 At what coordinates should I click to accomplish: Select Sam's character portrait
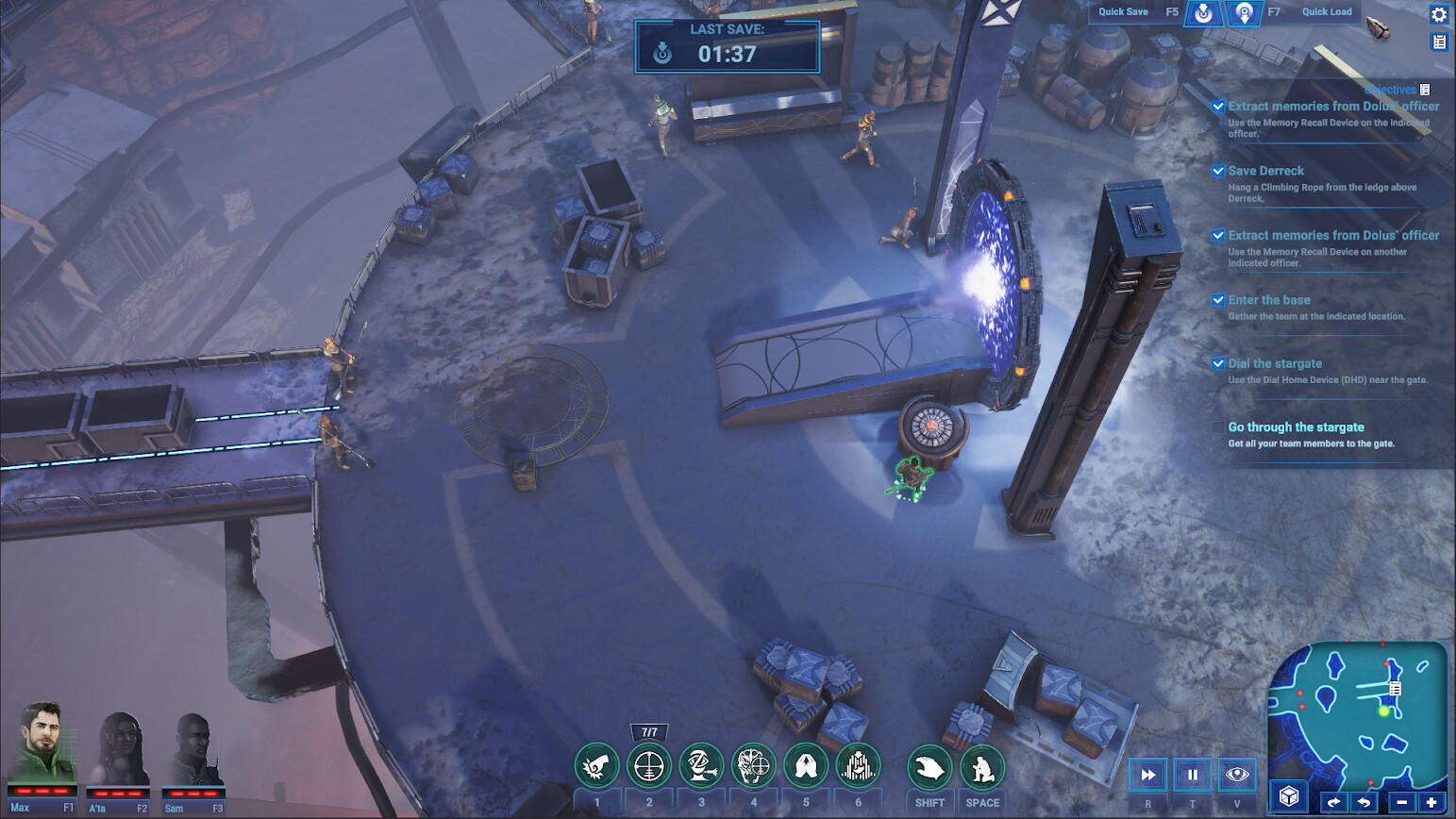point(193,750)
